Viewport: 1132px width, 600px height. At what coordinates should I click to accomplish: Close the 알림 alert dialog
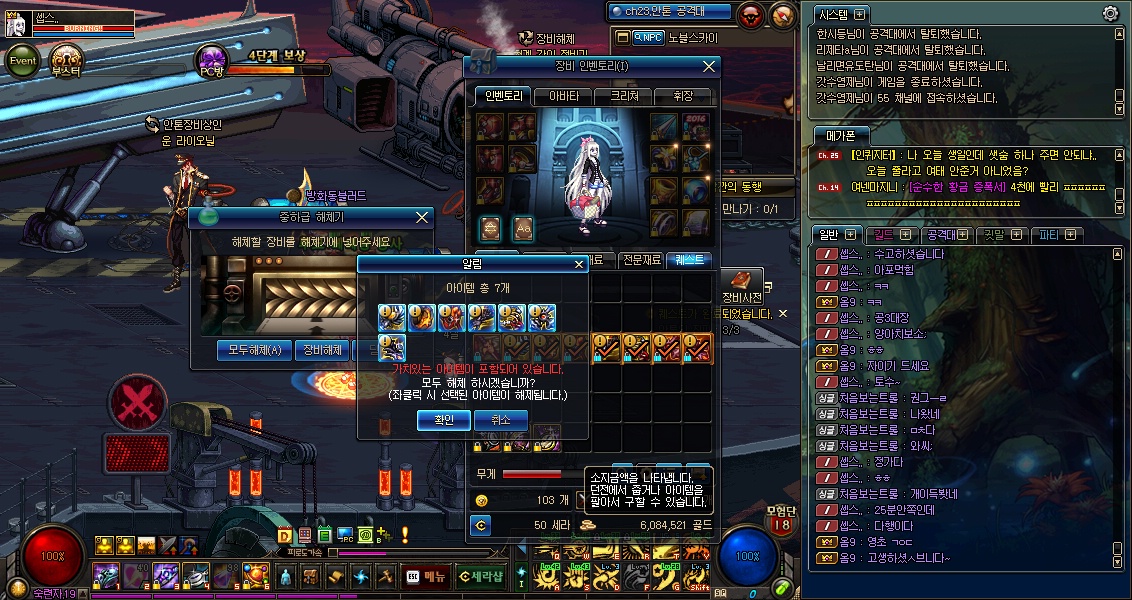coord(578,265)
